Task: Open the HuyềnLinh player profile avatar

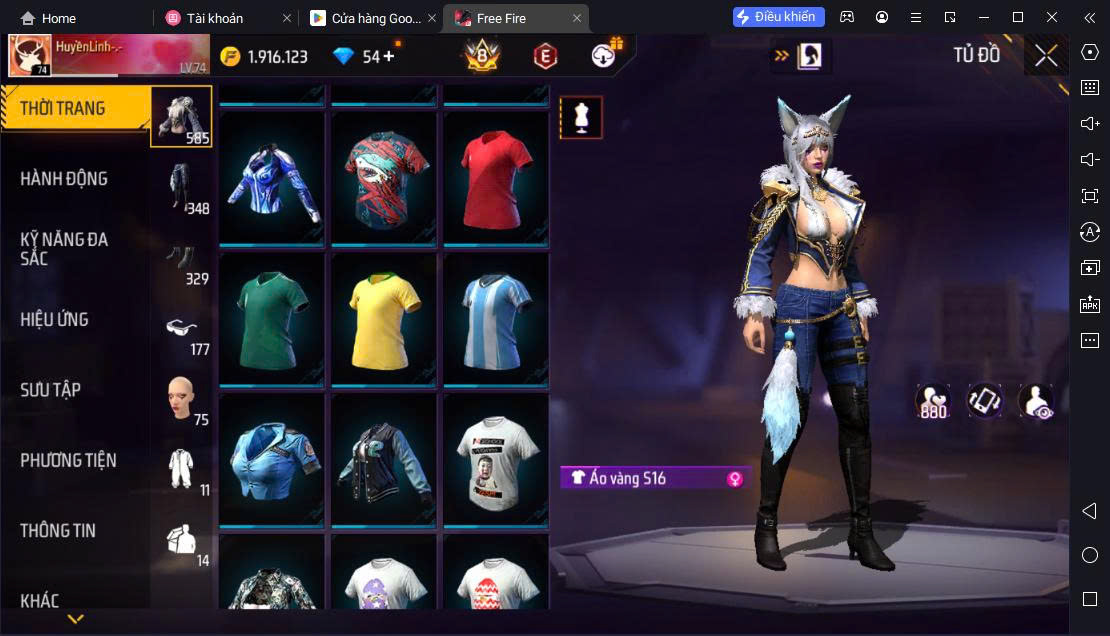Action: pyautogui.click(x=30, y=56)
